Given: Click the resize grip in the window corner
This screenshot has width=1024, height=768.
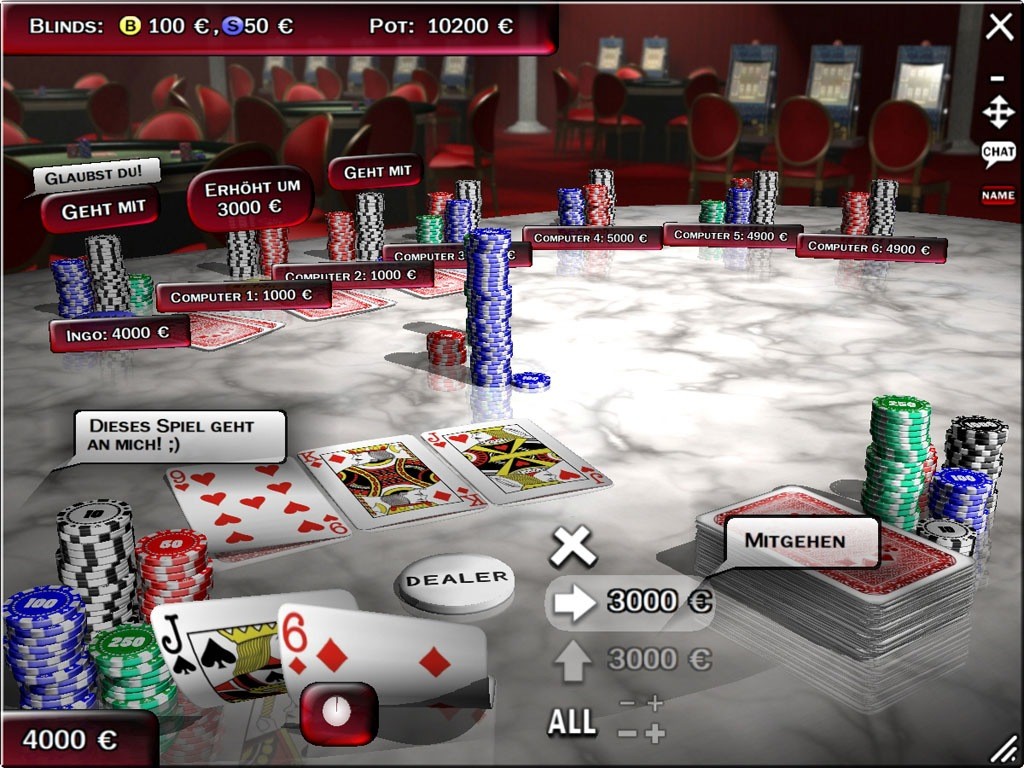Looking at the screenshot, I should [1005, 750].
